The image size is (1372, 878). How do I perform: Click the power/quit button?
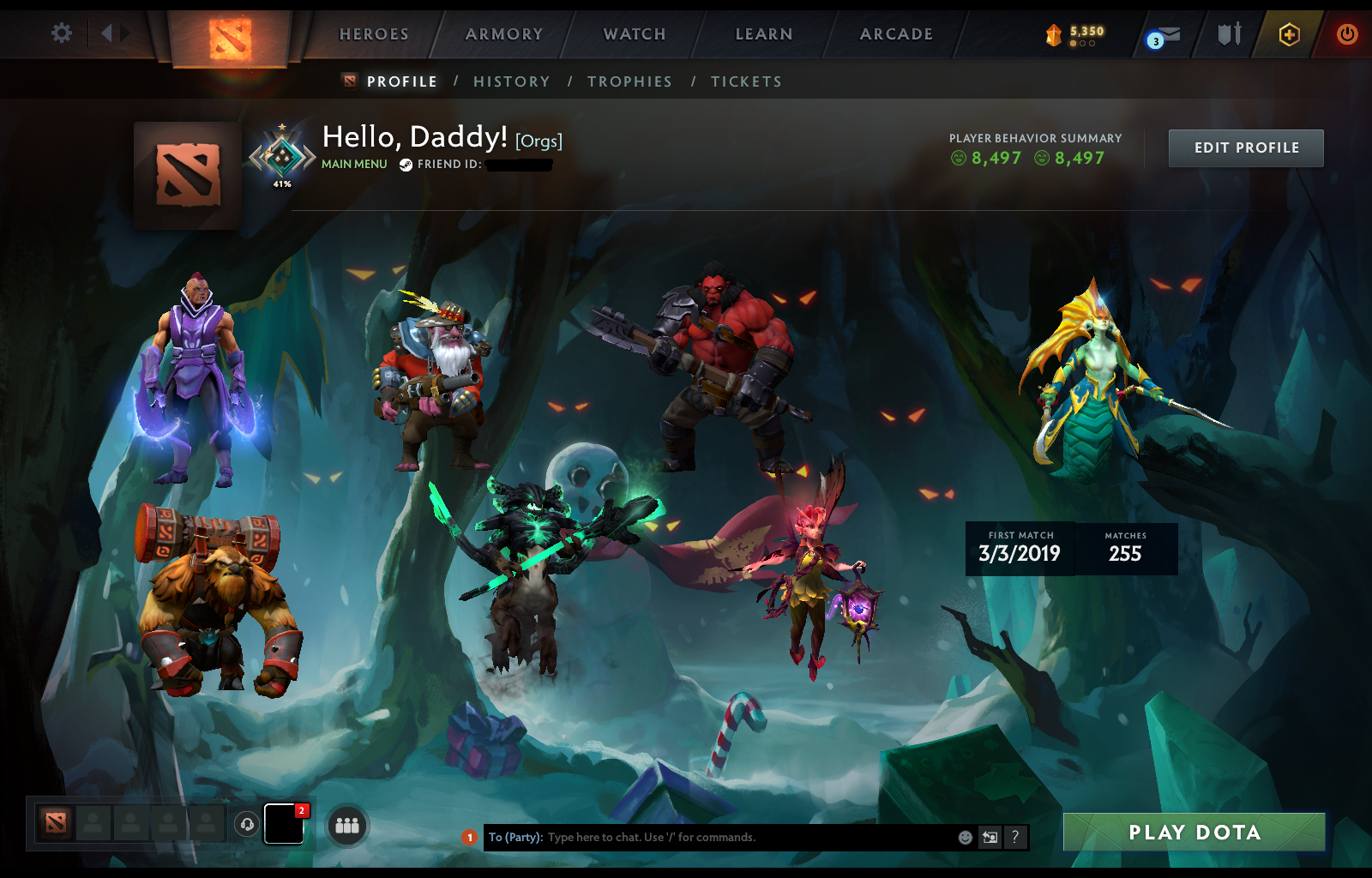1346,34
